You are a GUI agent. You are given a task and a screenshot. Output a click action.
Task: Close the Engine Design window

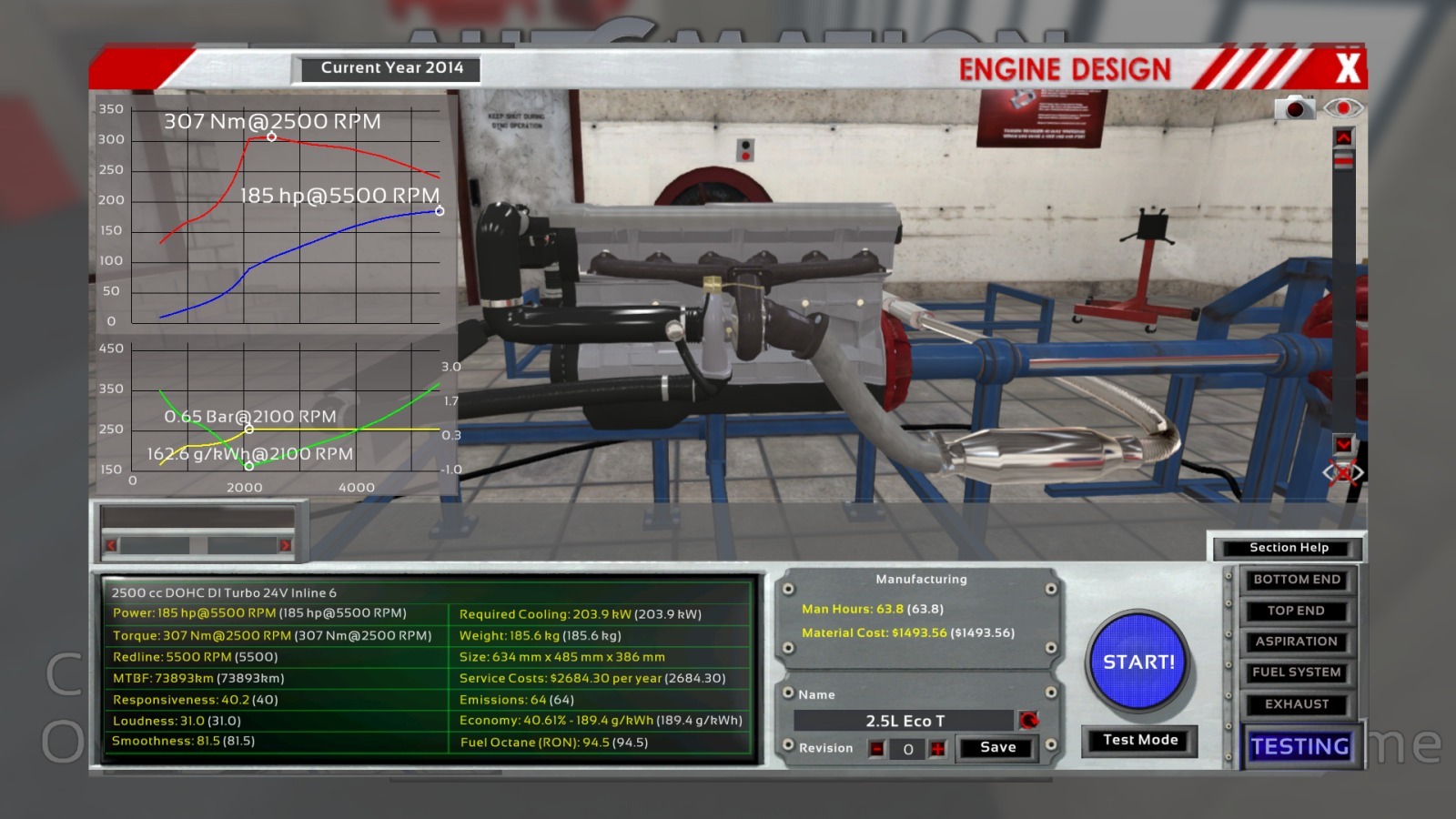coord(1348,68)
